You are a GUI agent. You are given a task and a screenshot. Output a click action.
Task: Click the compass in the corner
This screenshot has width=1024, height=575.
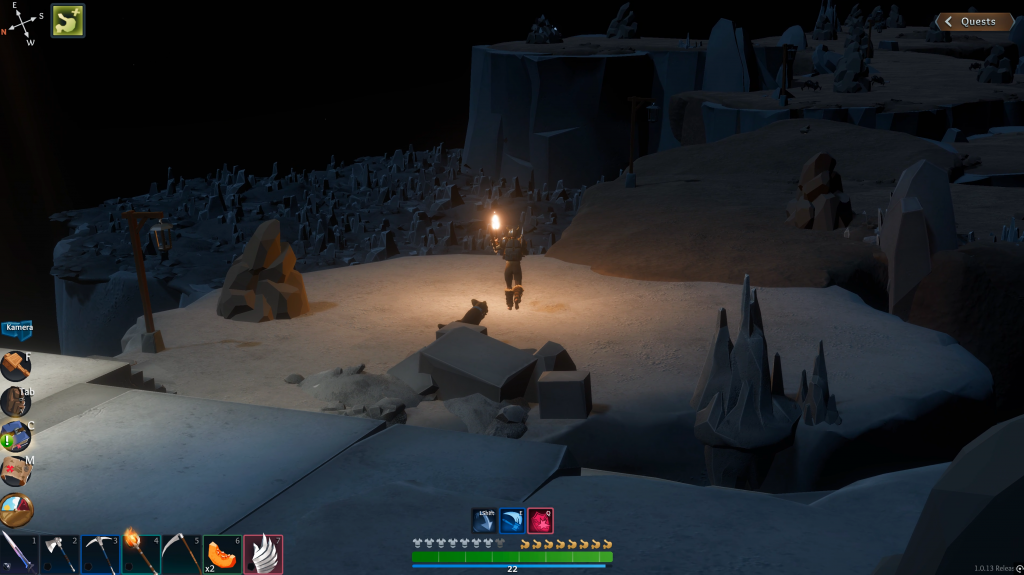point(24,24)
